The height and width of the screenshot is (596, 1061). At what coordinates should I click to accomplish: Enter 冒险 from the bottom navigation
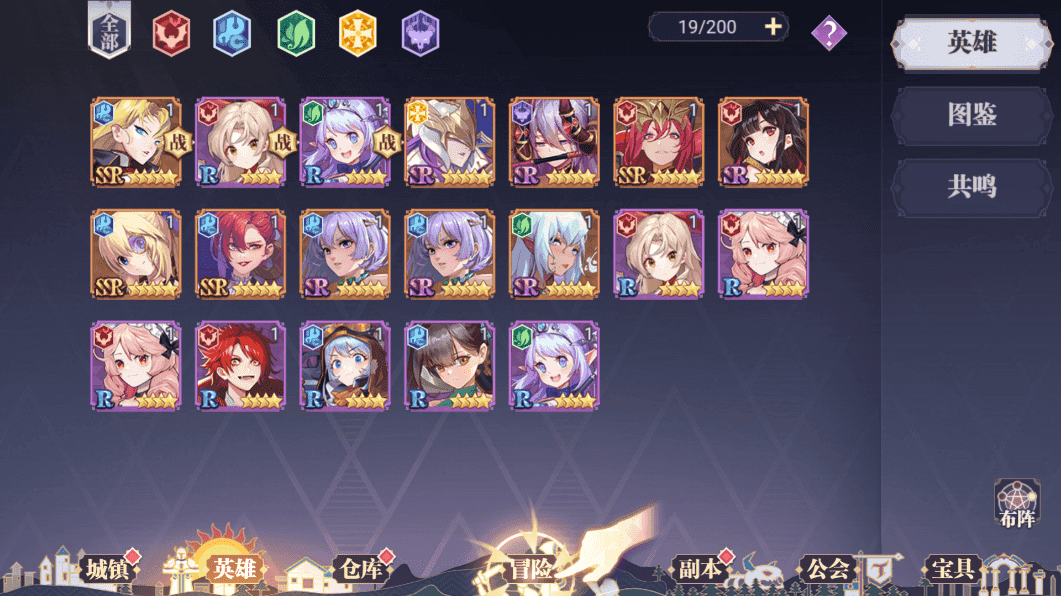tap(531, 569)
